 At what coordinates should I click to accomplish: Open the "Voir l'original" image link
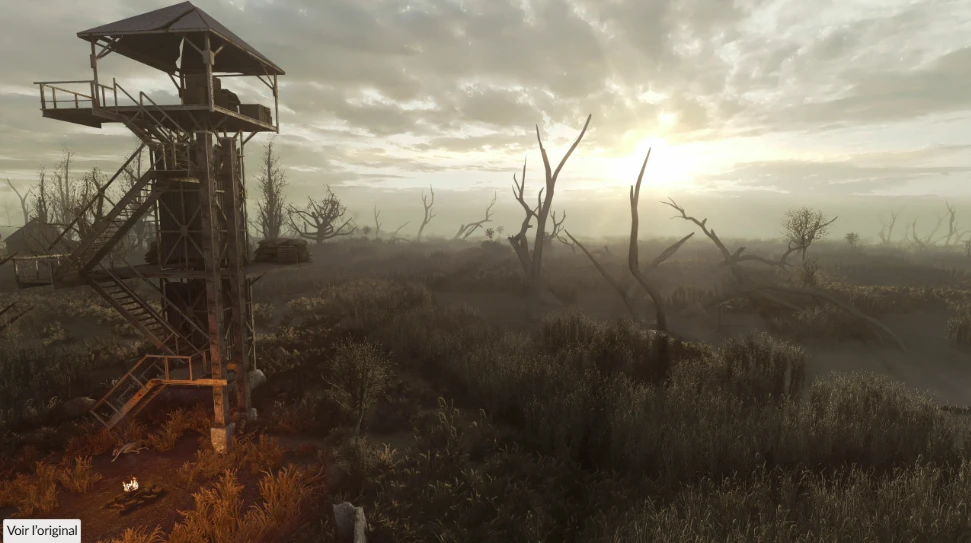42,531
